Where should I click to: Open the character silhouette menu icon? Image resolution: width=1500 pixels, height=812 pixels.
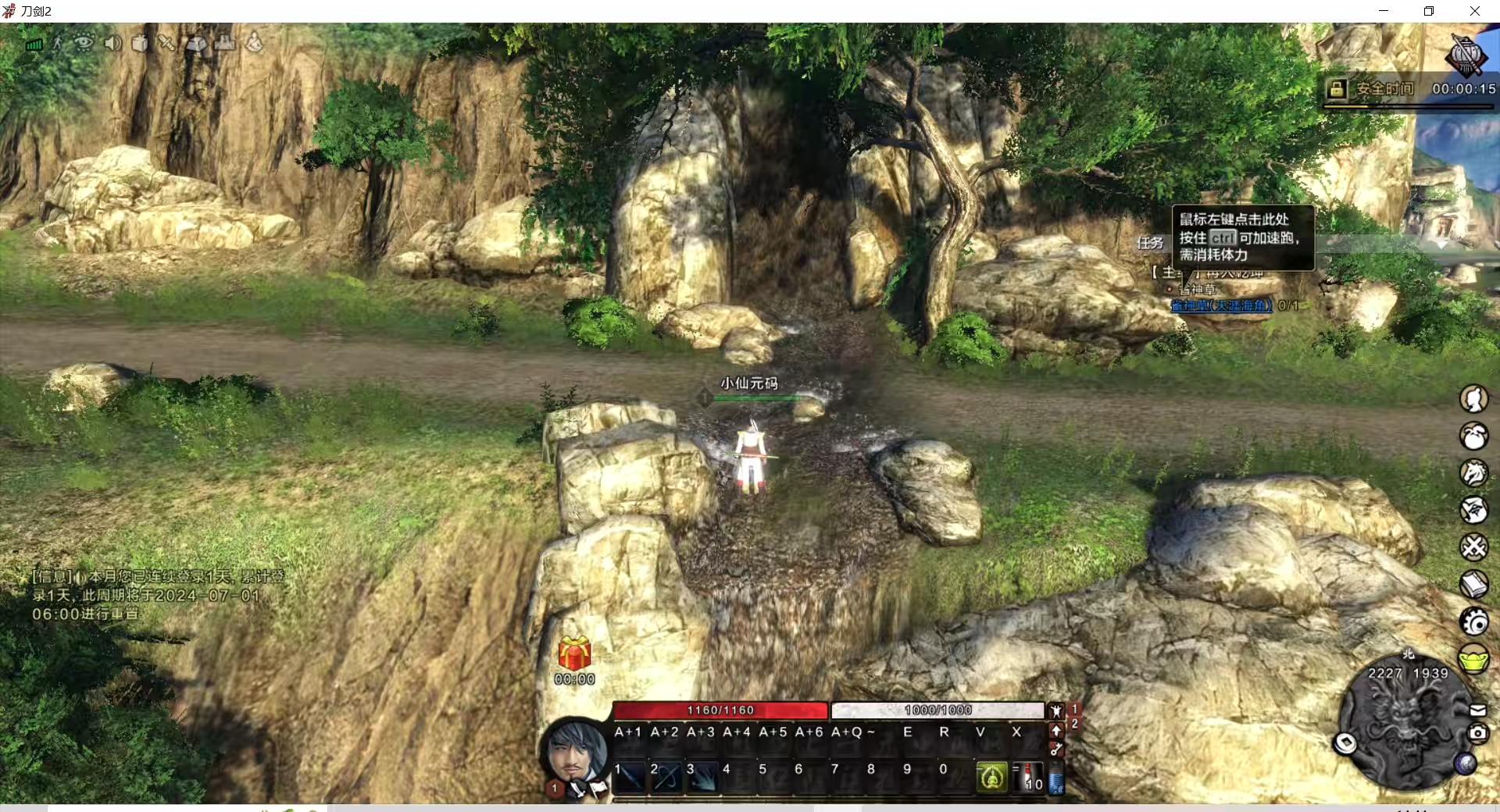(x=1473, y=399)
